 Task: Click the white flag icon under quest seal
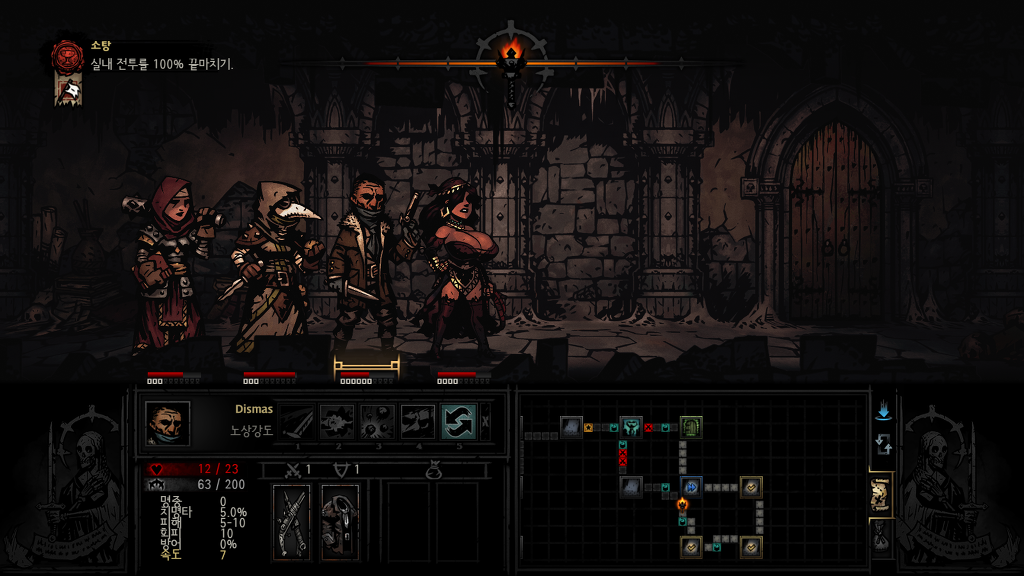pos(68,91)
